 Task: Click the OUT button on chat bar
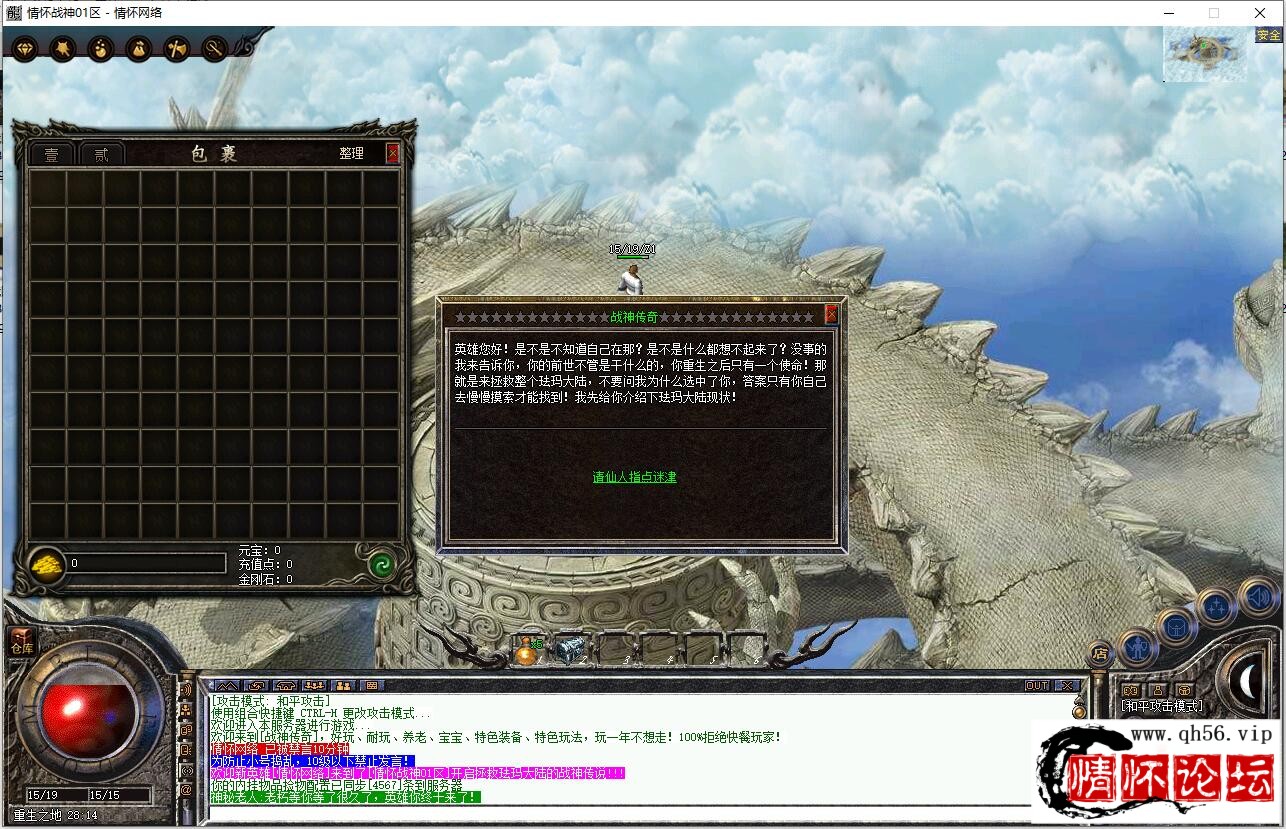coord(1037,686)
